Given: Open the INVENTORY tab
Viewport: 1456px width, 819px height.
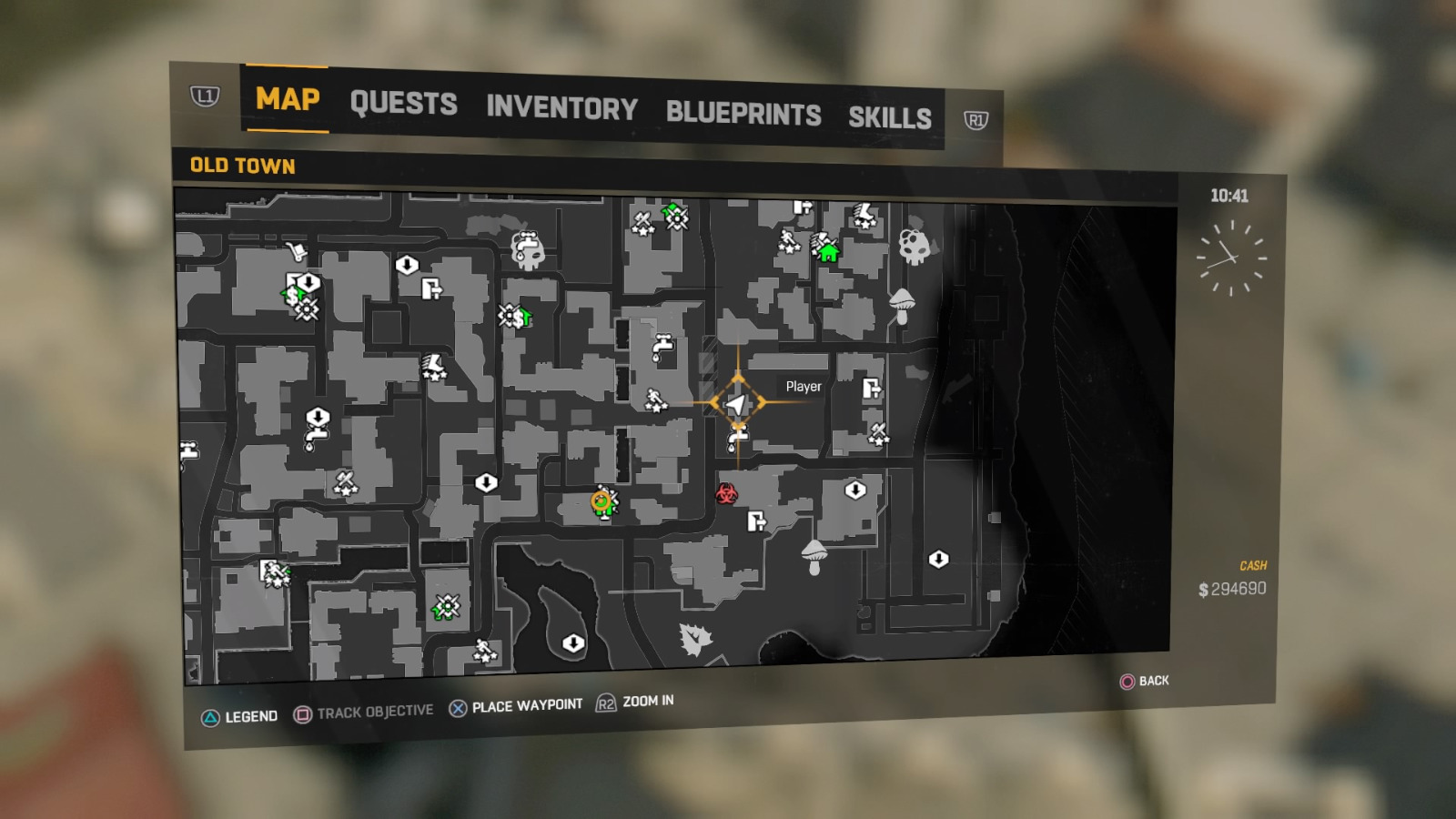Looking at the screenshot, I should click(561, 108).
